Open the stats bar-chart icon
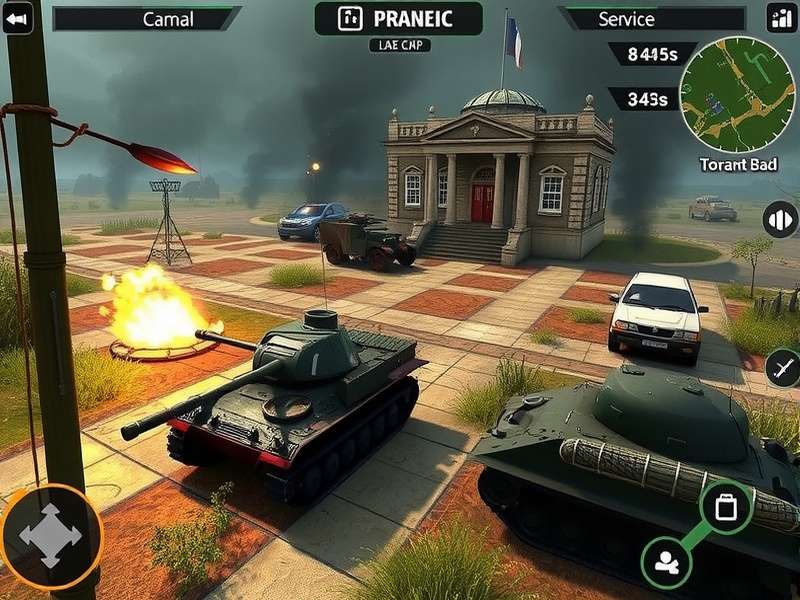The height and width of the screenshot is (600, 800). (780, 17)
